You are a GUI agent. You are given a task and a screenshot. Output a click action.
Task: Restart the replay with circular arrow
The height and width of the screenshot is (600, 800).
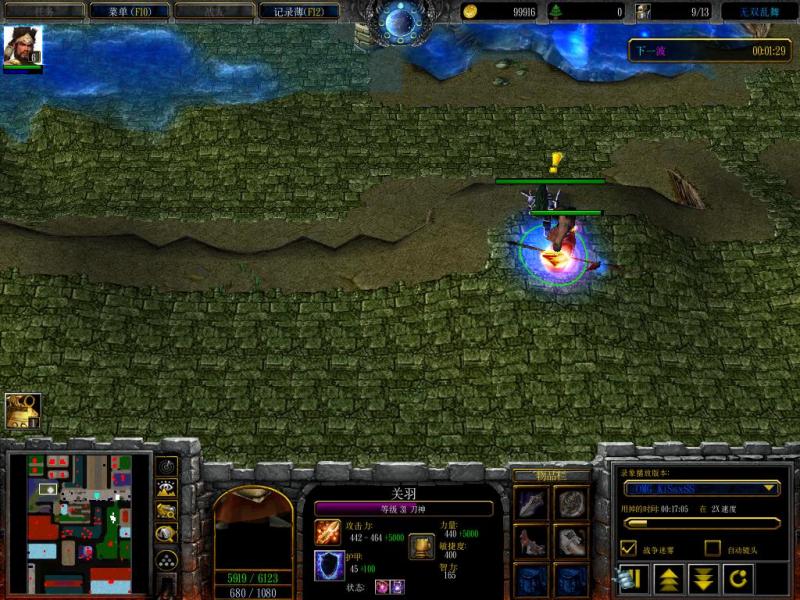pos(737,579)
